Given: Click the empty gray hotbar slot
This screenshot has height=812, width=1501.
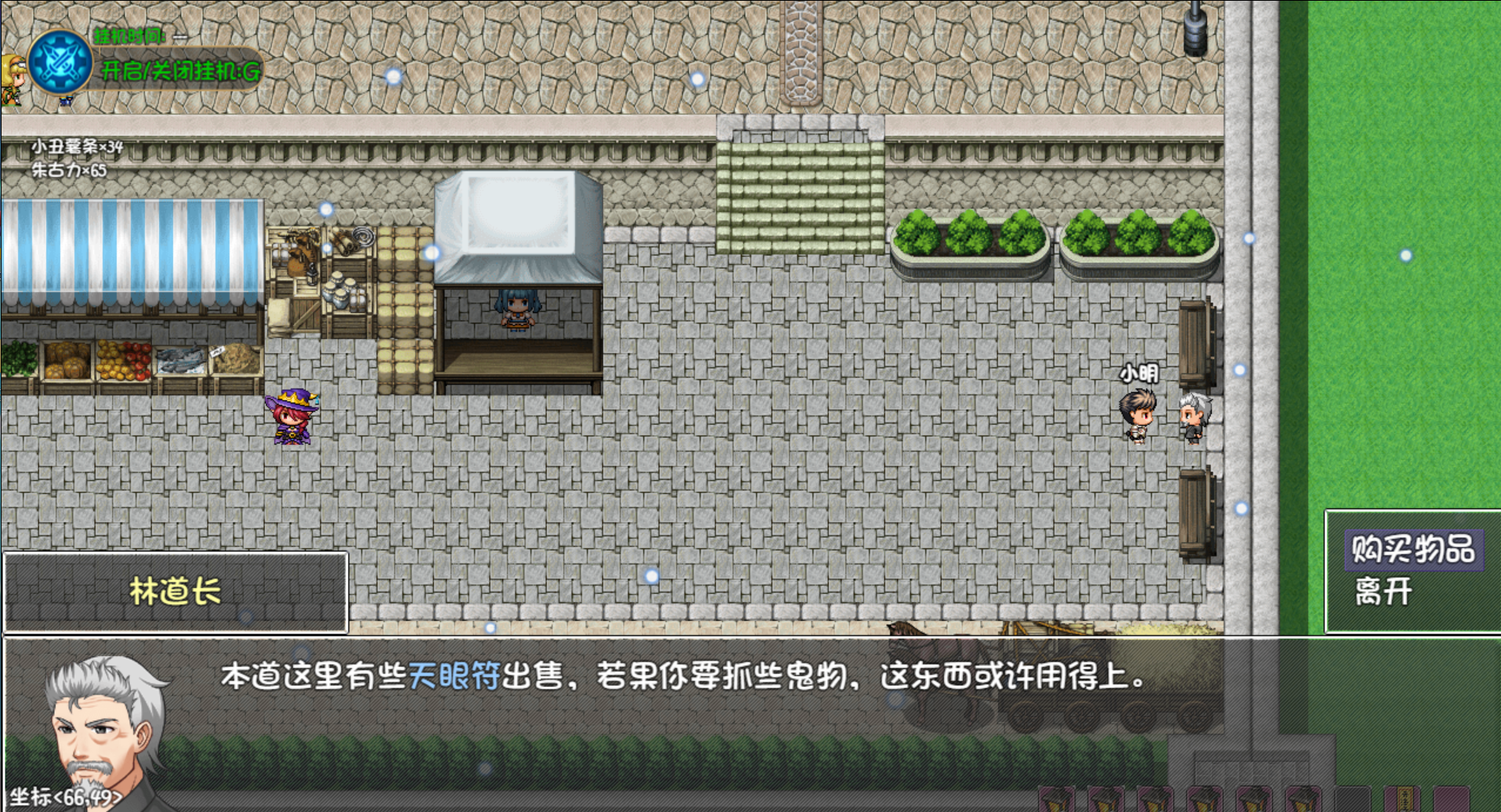Looking at the screenshot, I should [x=1352, y=799].
